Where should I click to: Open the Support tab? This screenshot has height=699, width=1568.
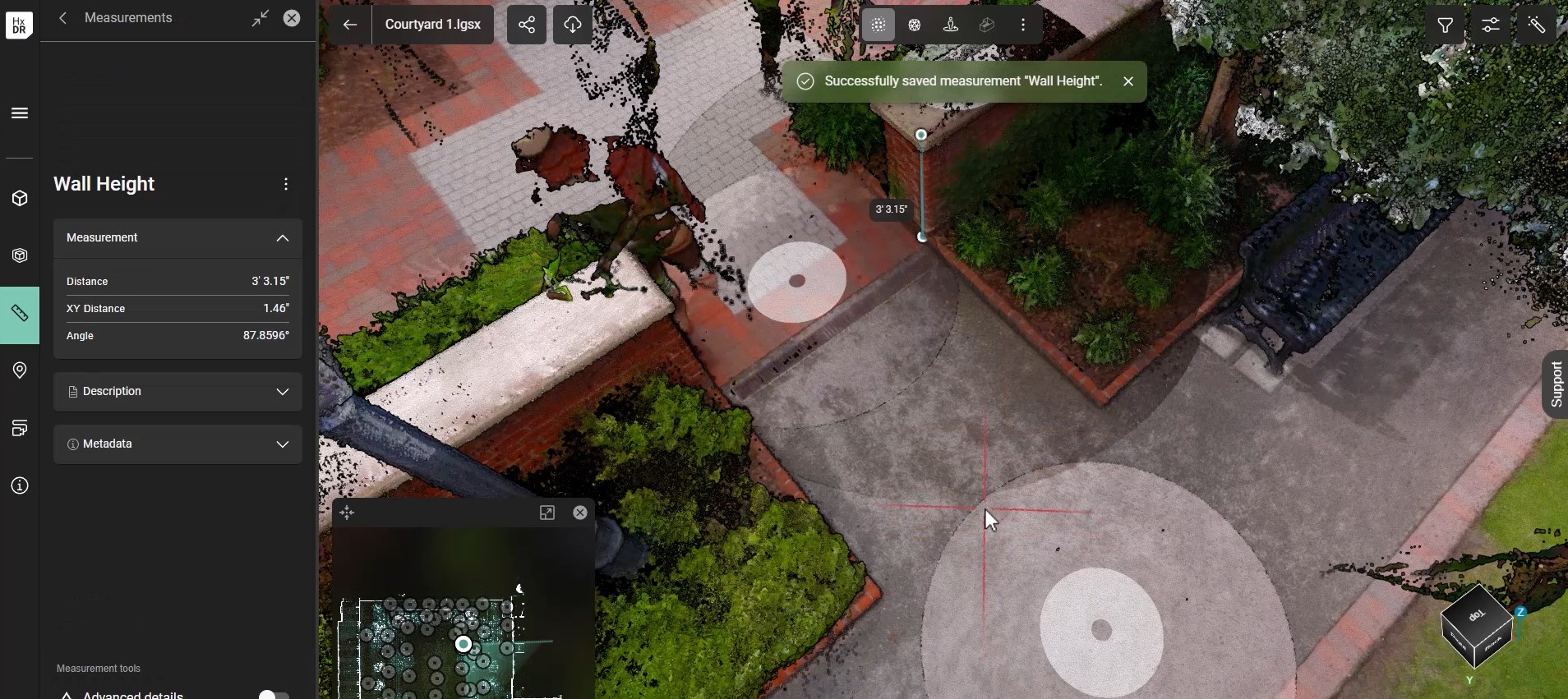click(1556, 384)
